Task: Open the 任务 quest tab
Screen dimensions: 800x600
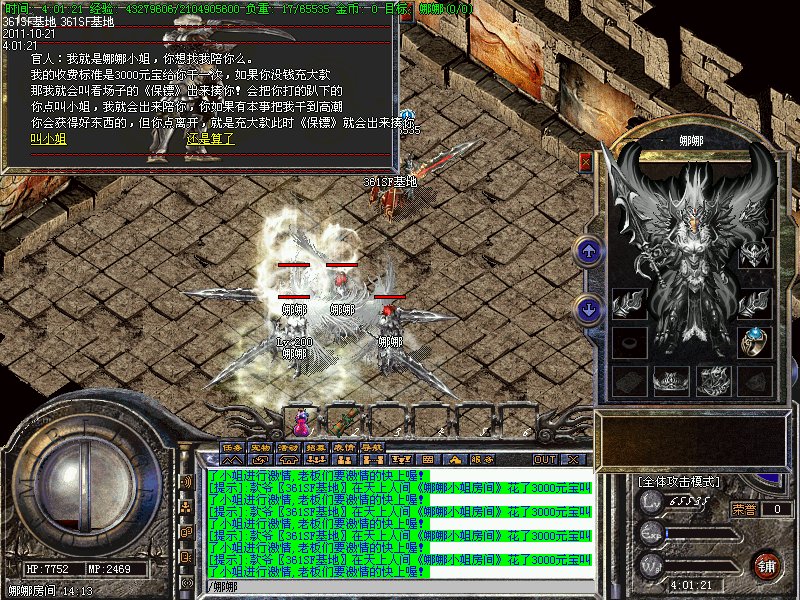Action: (x=233, y=446)
